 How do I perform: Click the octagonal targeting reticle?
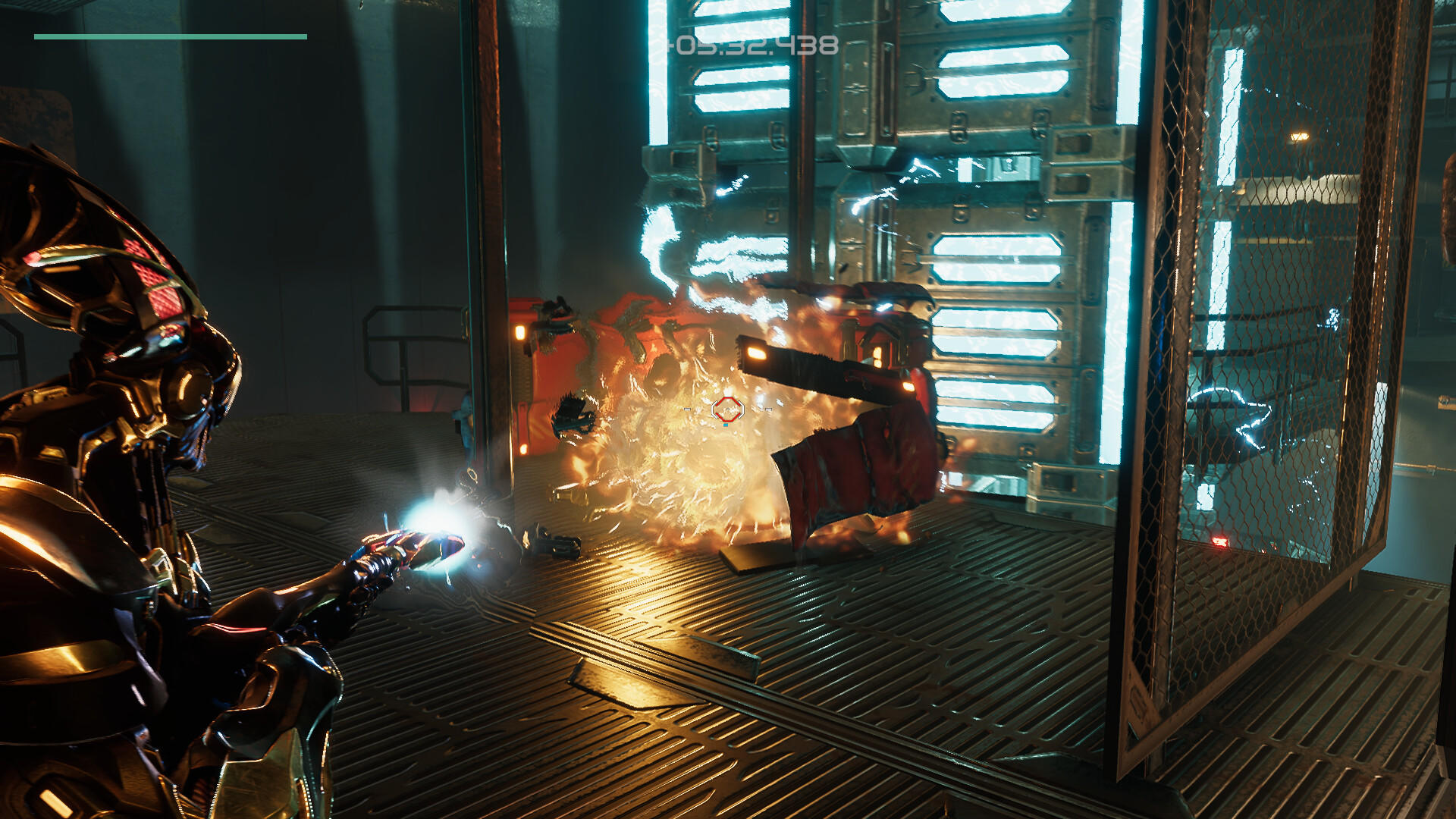(730, 409)
